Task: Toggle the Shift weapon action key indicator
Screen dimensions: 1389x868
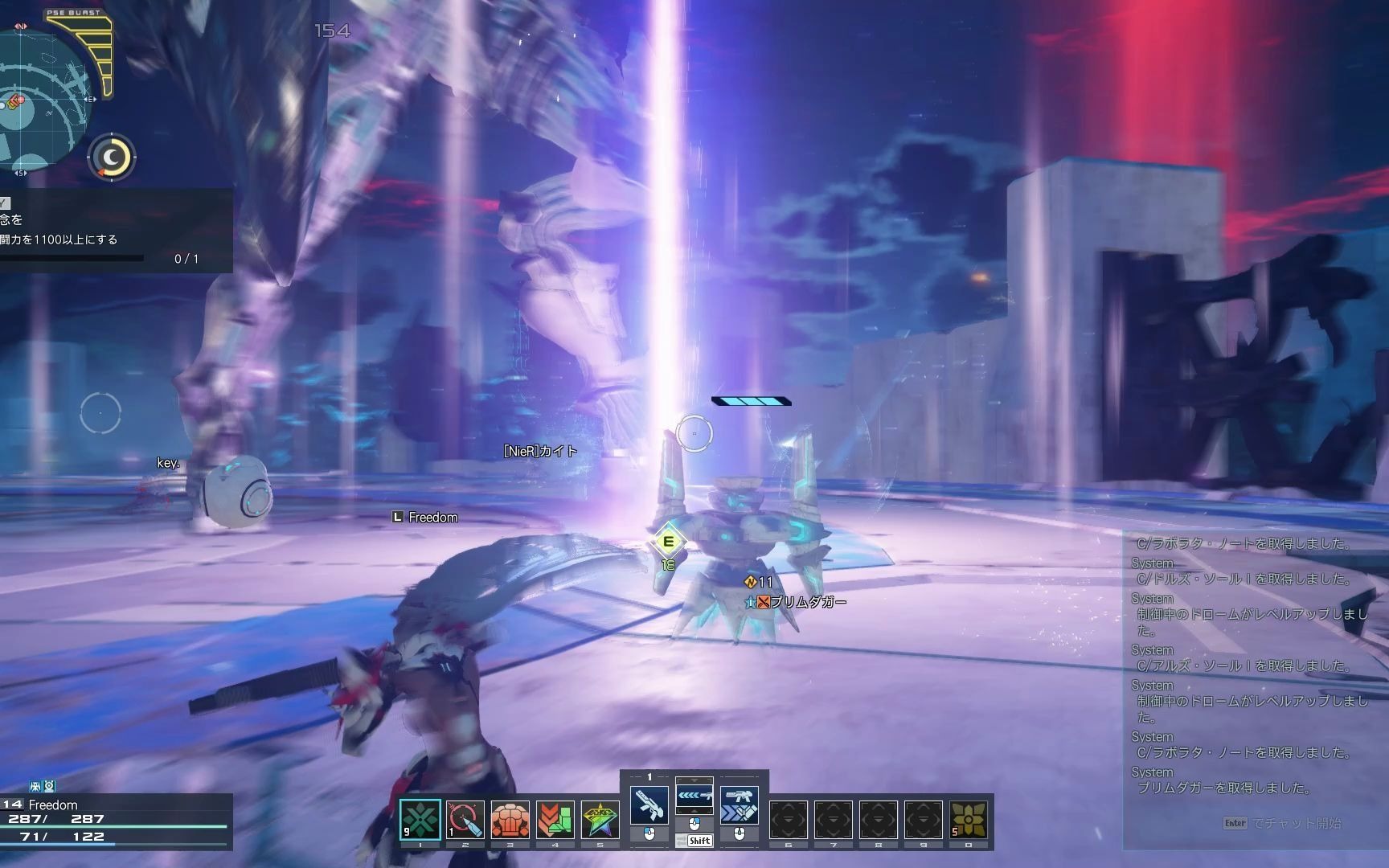Action: click(698, 841)
